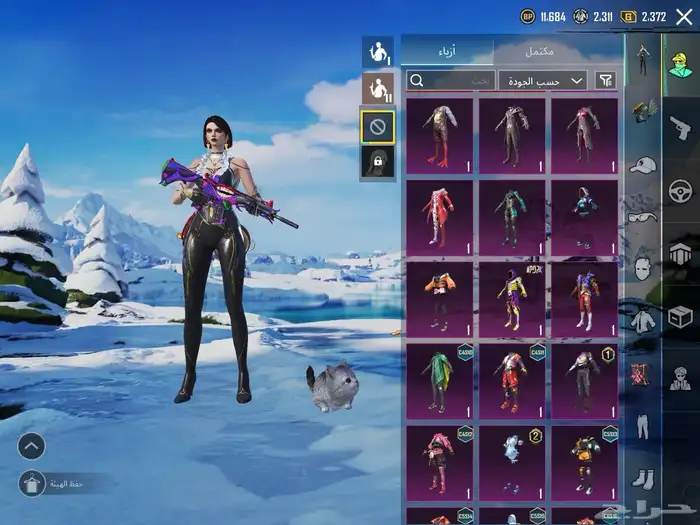Open the حسب الجودة sort dropdown
Viewport: 700px width, 525px height.
(542, 80)
